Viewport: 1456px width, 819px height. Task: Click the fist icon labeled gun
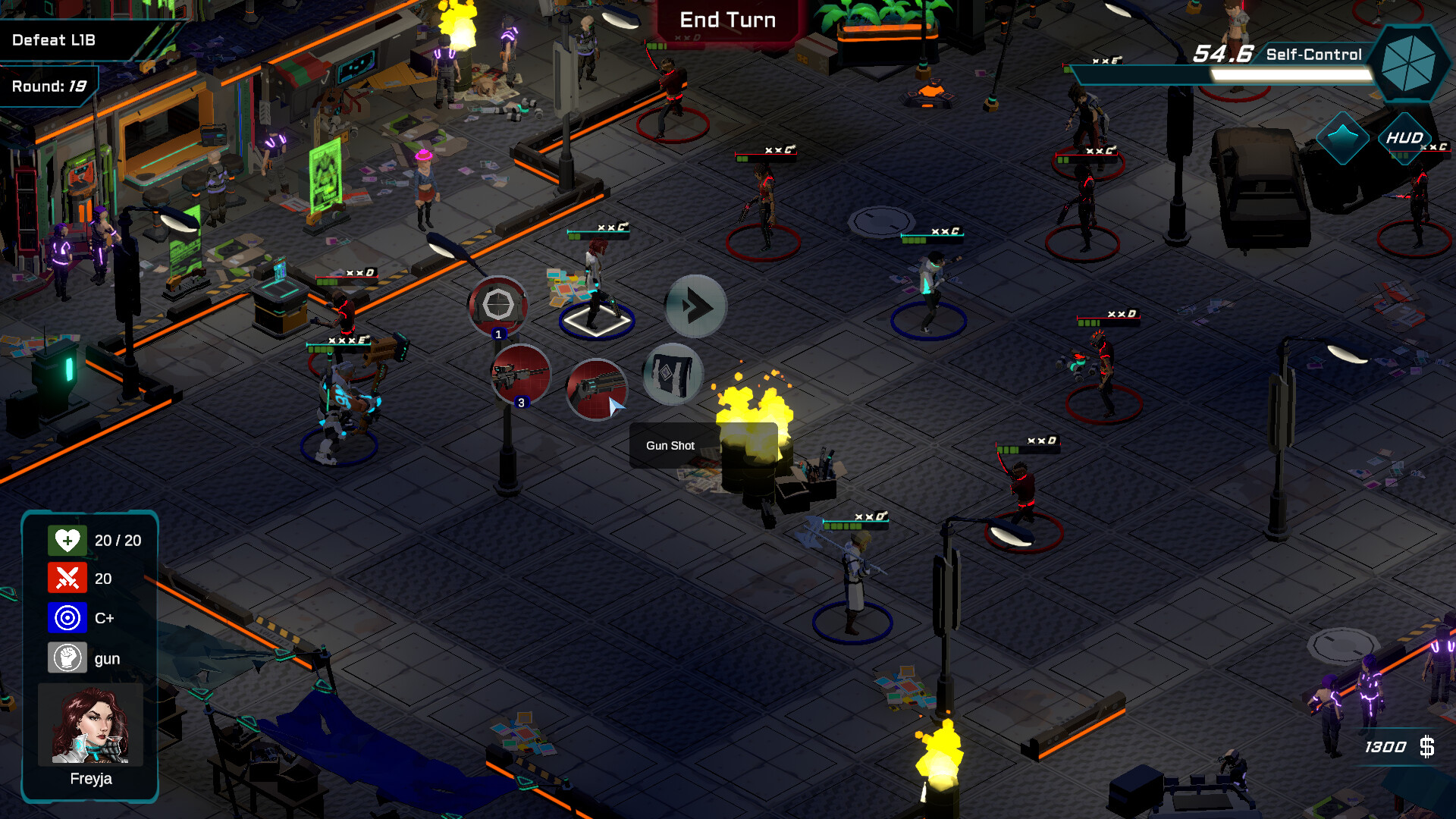coord(68,657)
